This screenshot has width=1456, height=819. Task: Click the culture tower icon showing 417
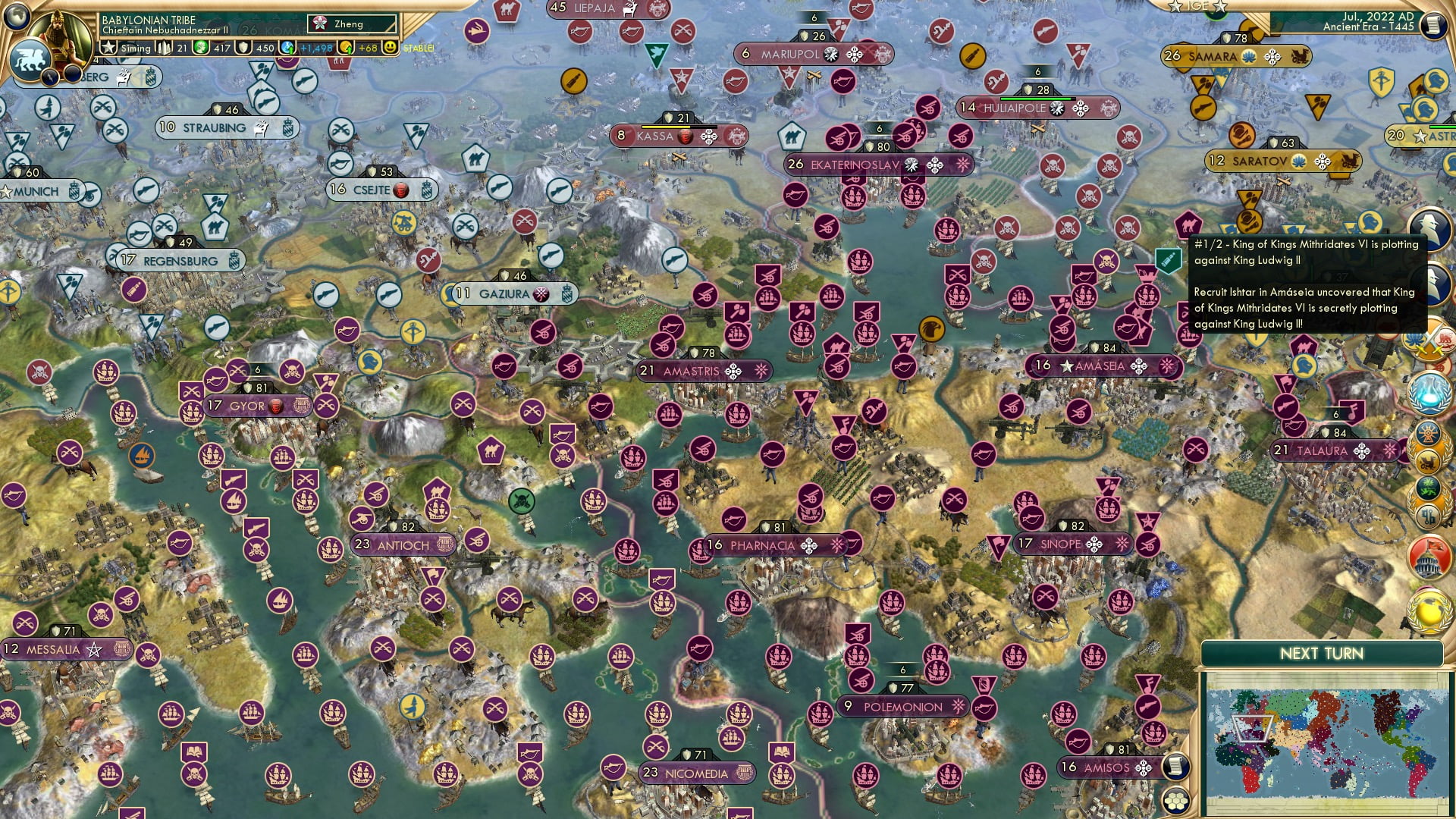point(200,48)
